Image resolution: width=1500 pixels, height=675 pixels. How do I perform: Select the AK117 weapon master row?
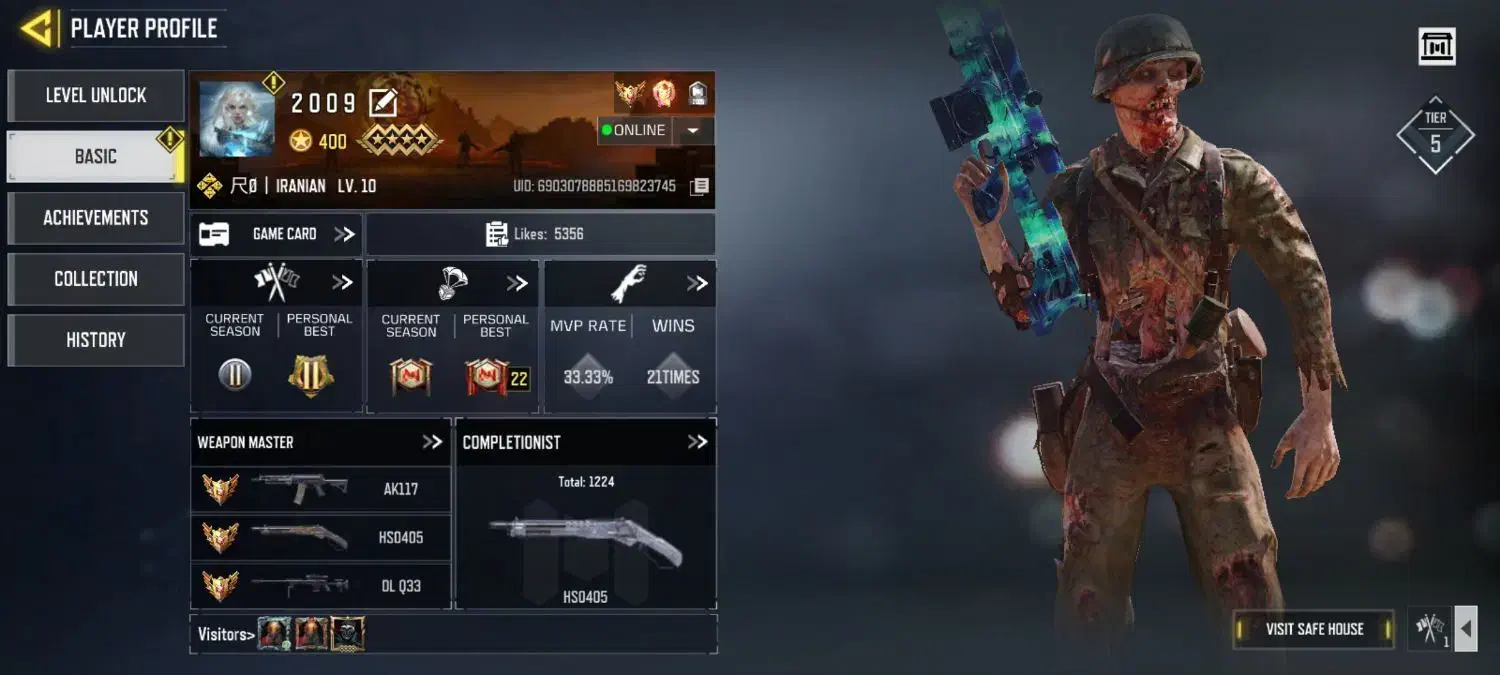[x=320, y=489]
